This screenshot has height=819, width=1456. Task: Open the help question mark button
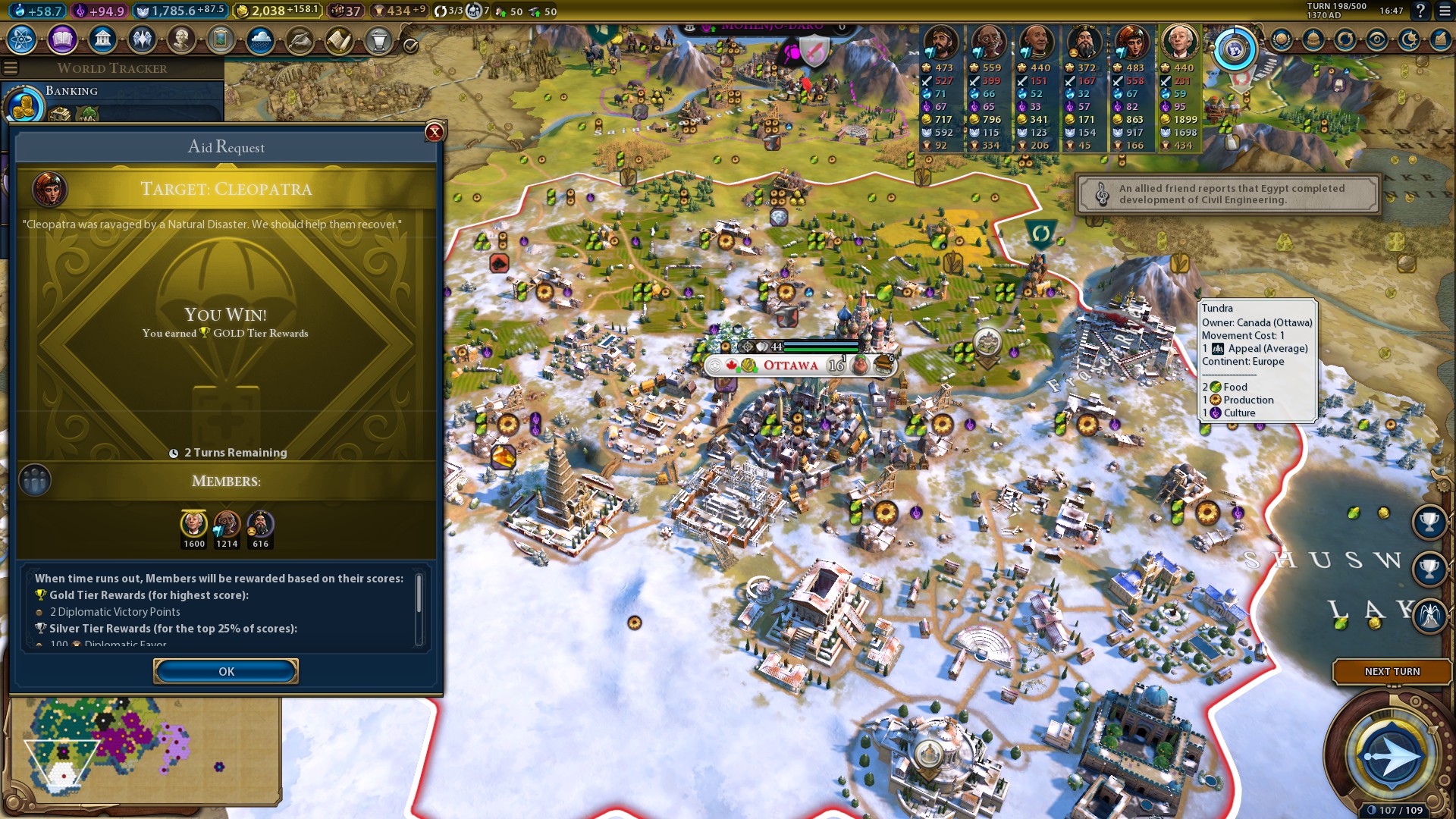[1420, 11]
